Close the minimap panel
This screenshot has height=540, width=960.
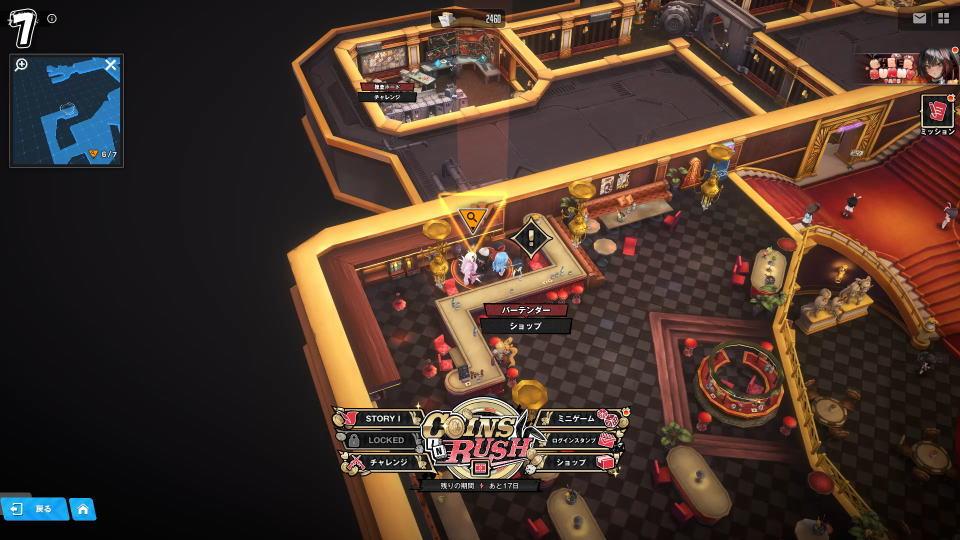(111, 65)
